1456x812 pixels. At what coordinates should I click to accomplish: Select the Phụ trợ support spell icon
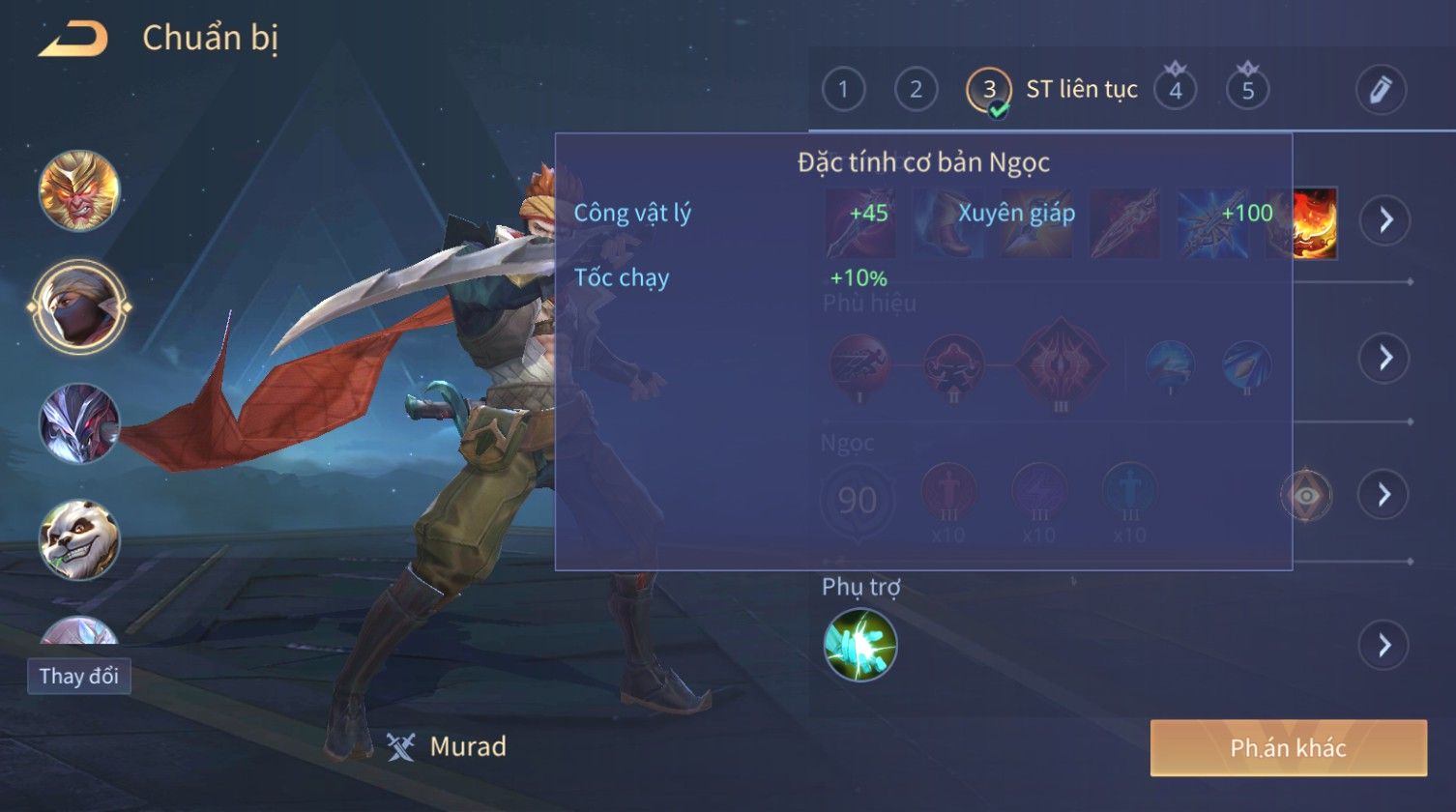pos(859,645)
